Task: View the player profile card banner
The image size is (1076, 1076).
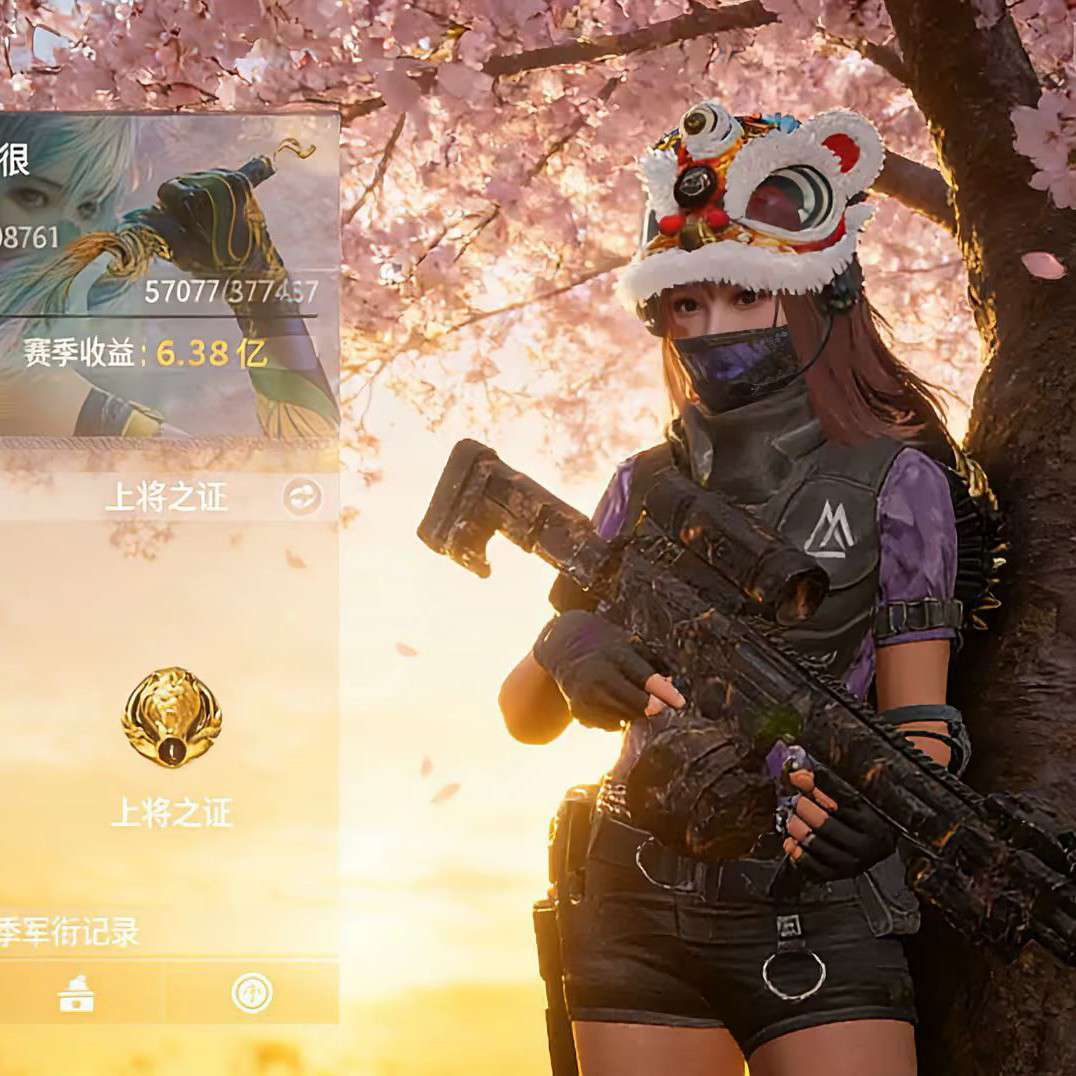Action: click(x=168, y=274)
